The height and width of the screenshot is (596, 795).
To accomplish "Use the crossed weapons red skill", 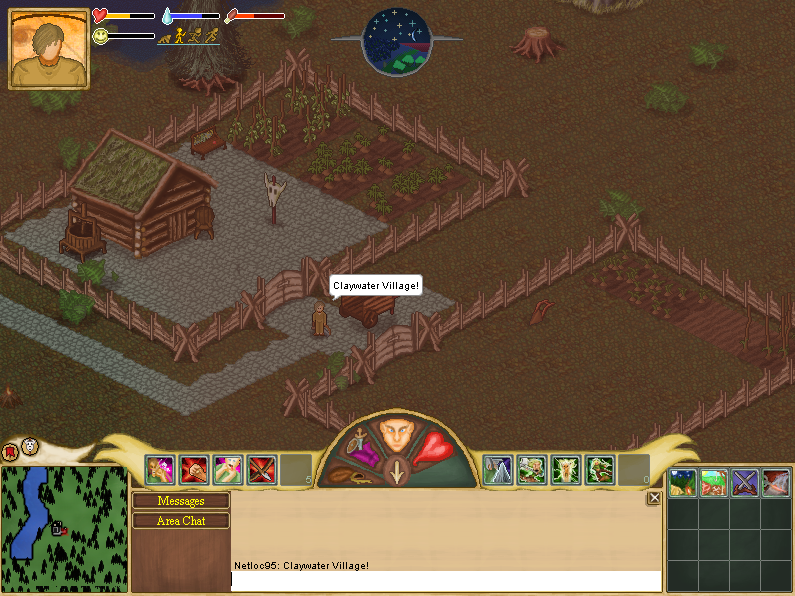I will point(262,469).
